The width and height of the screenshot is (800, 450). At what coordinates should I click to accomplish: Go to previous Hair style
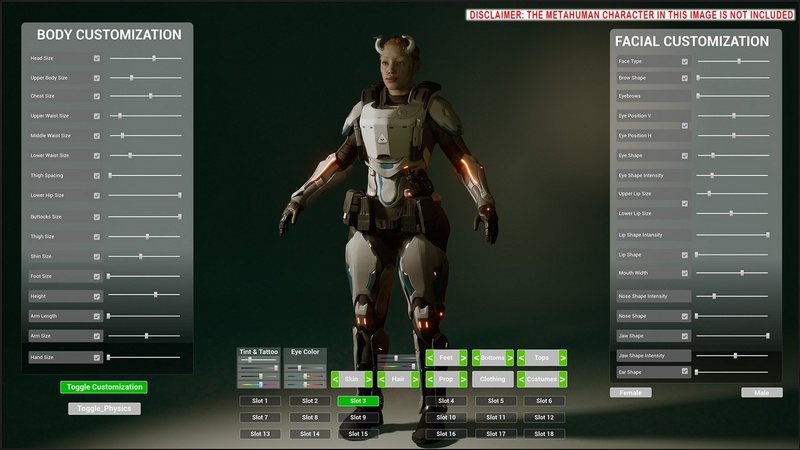click(x=382, y=379)
